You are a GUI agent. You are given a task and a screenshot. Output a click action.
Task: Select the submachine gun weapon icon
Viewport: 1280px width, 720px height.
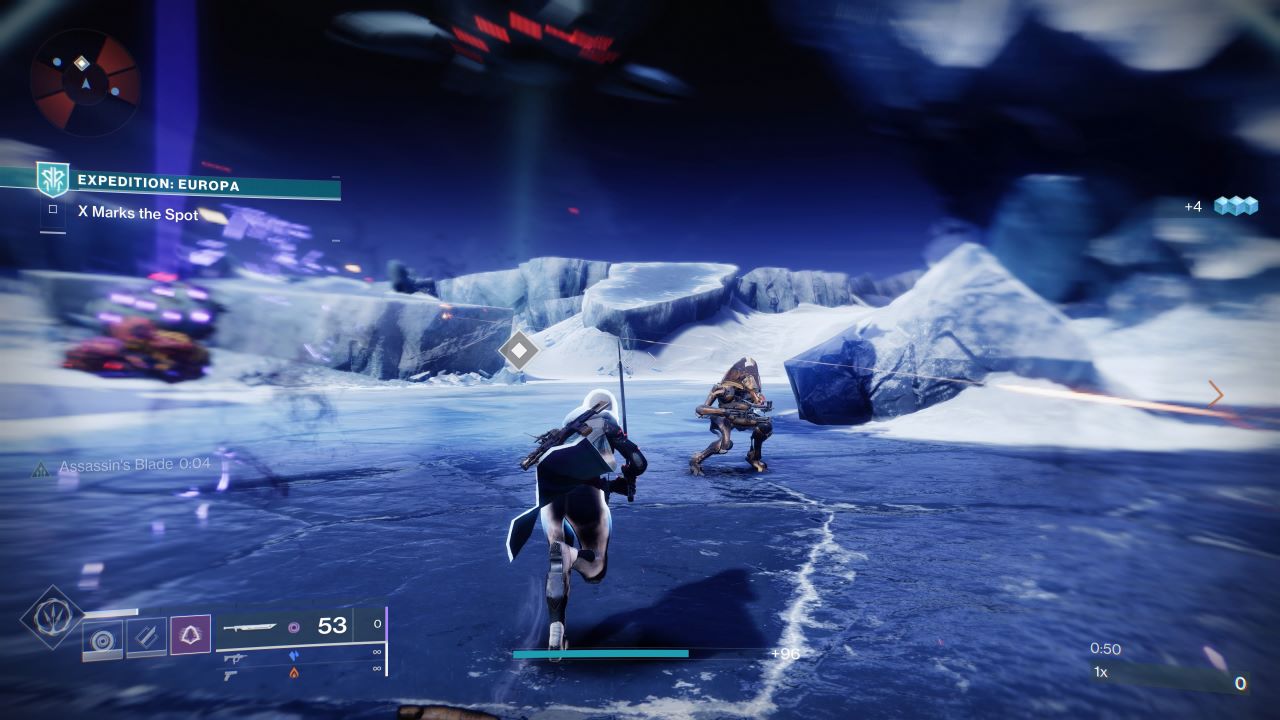(234, 658)
